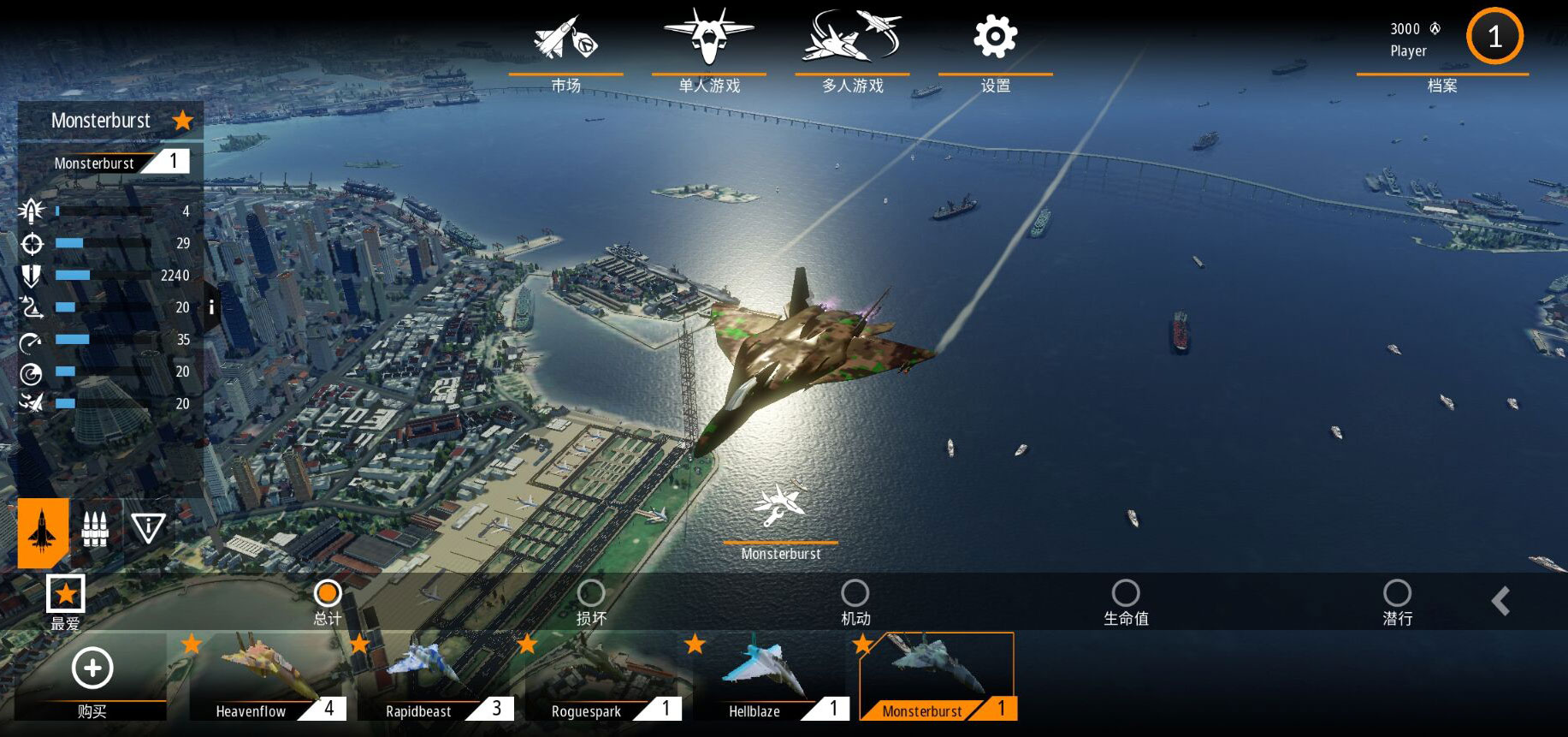Click the stat info 'i' button on the panel
The width and height of the screenshot is (1568, 737).
tap(211, 306)
